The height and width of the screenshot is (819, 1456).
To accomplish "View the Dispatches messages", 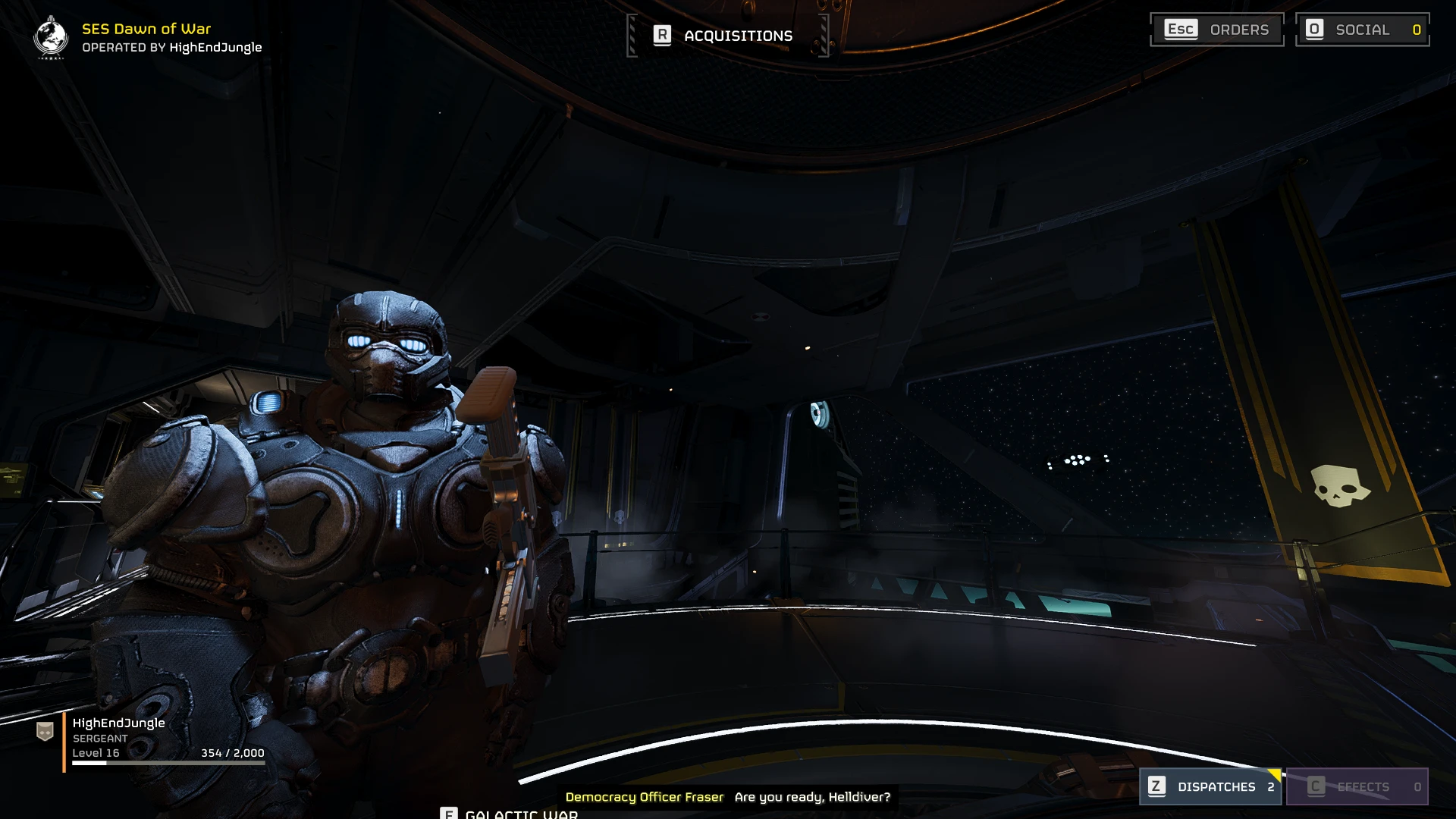I will click(1211, 786).
